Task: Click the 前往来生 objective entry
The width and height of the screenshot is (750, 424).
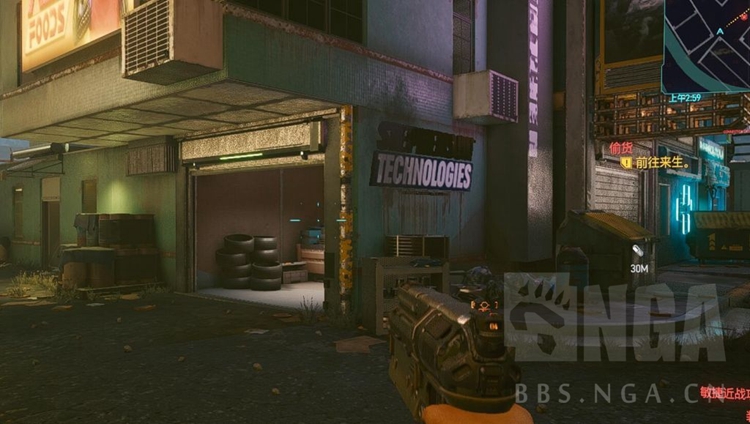Action: [x=658, y=162]
